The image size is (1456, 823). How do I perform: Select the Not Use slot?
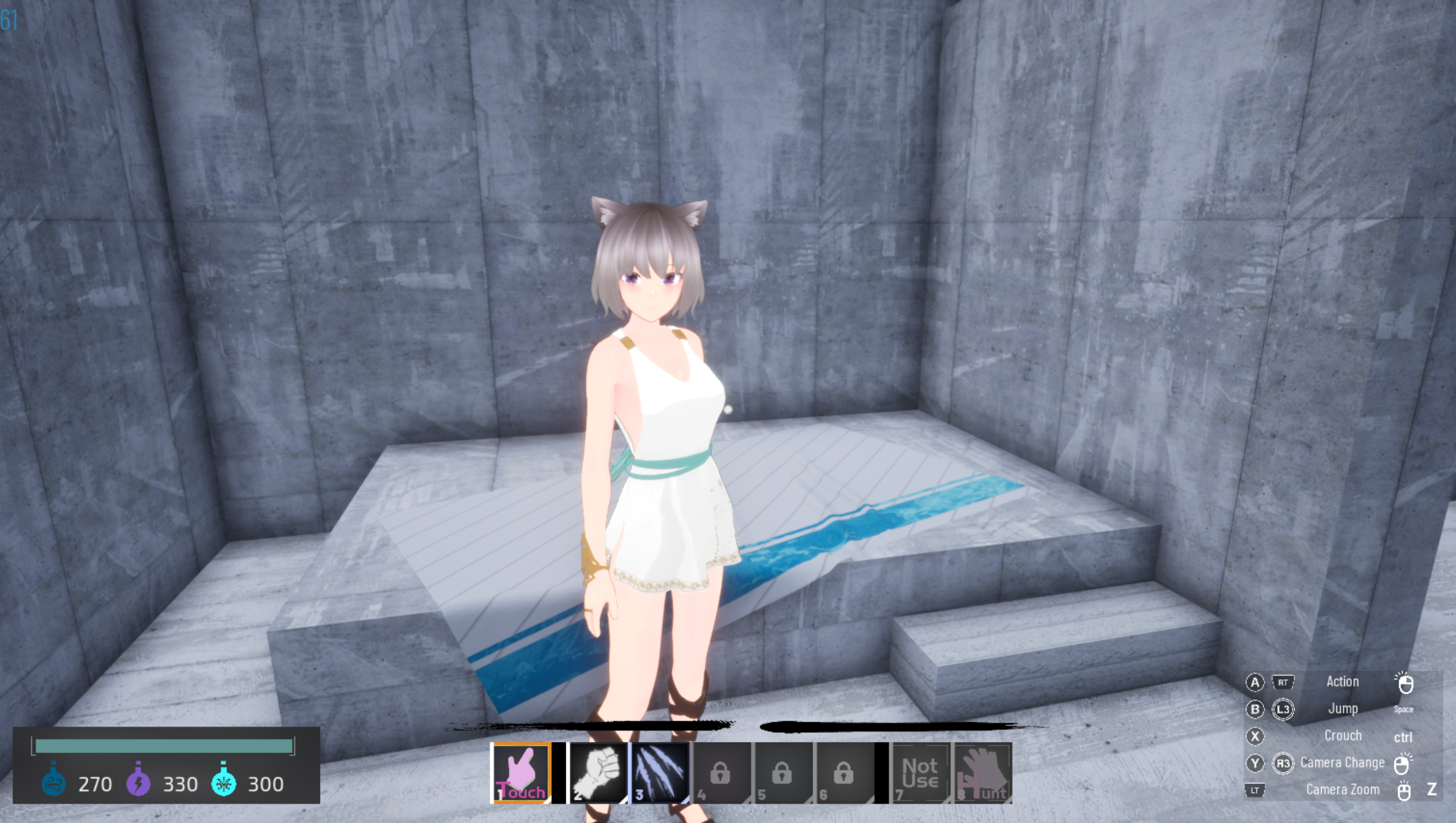(920, 773)
